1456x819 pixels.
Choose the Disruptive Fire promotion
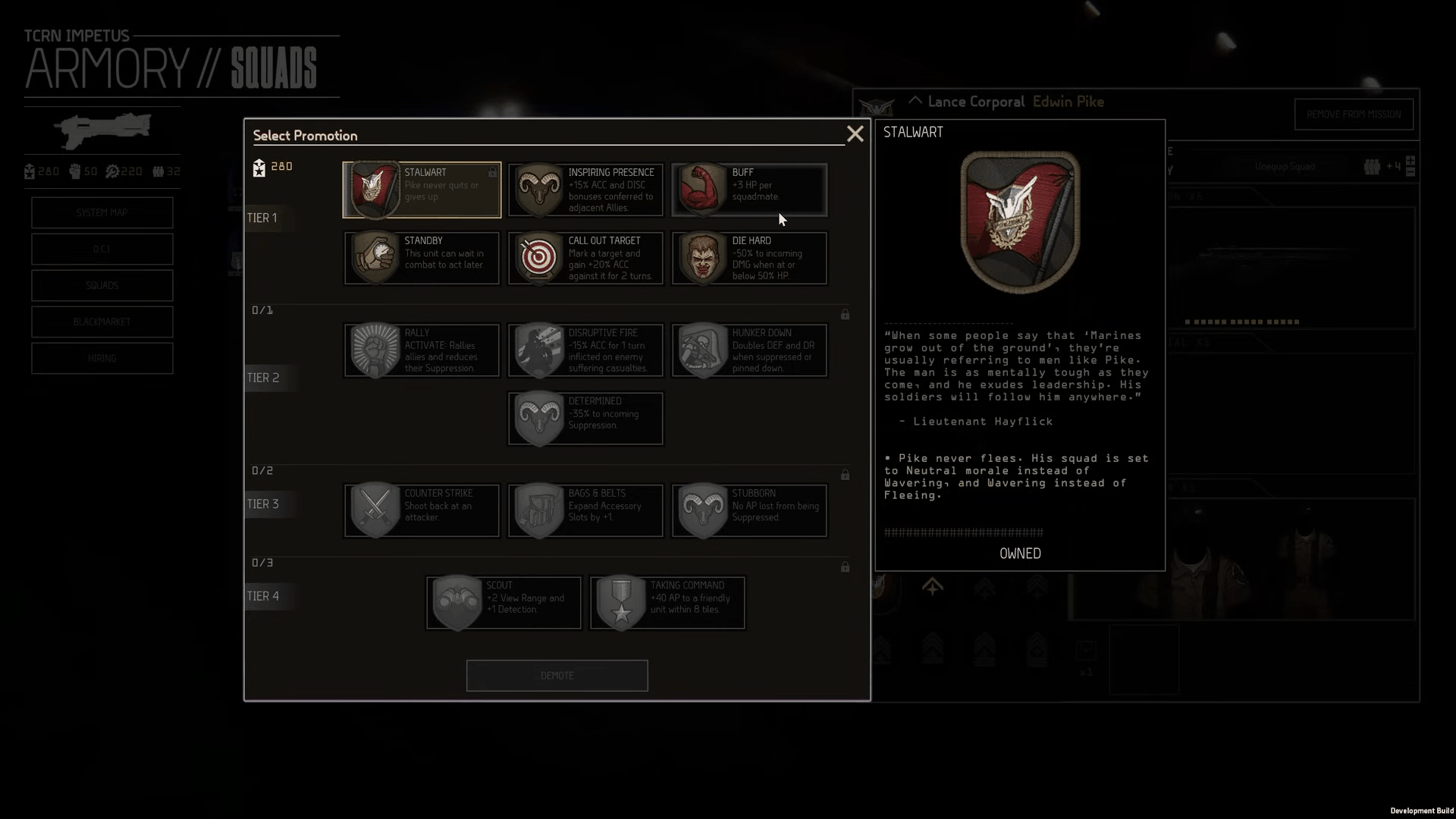pos(585,350)
